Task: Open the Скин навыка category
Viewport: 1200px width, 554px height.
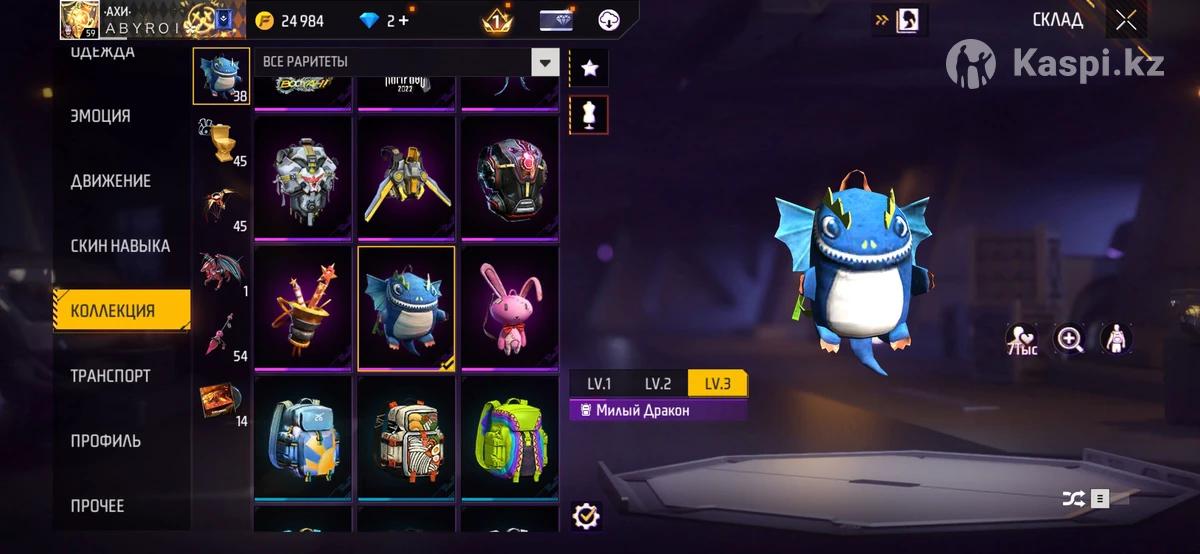Action: coord(120,246)
